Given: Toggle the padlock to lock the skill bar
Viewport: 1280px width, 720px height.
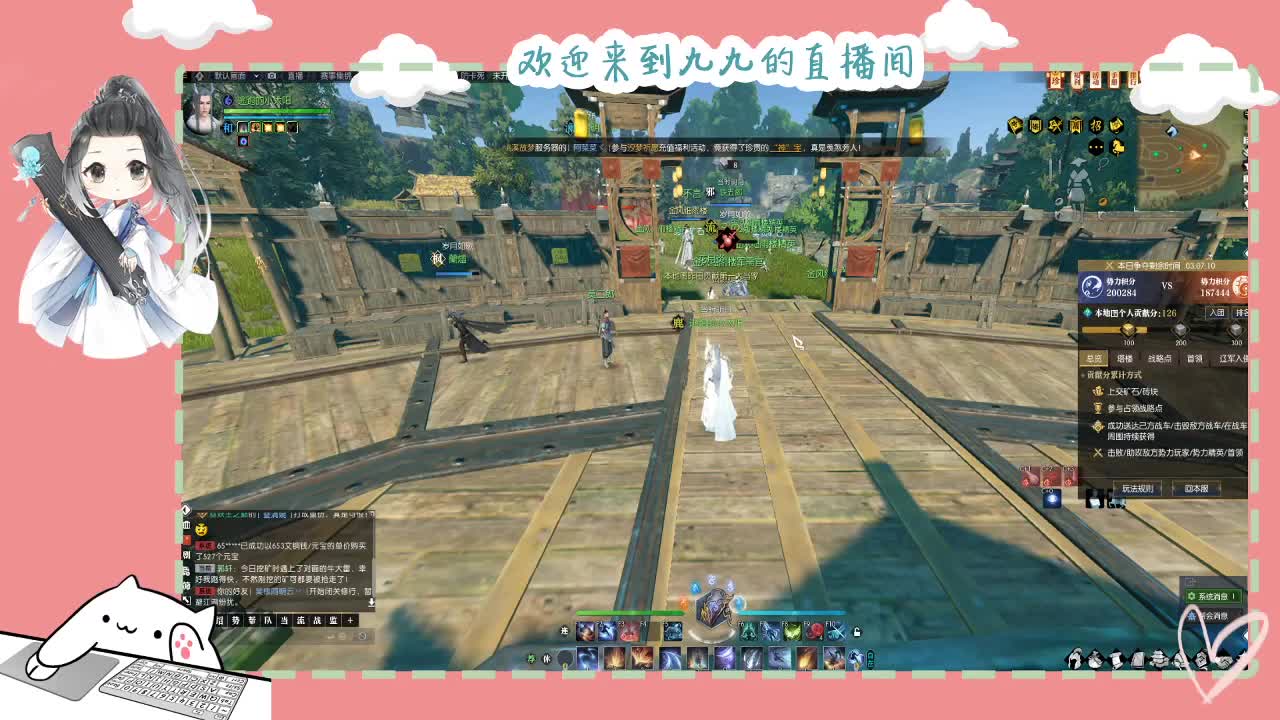Looking at the screenshot, I should pyautogui.click(x=857, y=632).
